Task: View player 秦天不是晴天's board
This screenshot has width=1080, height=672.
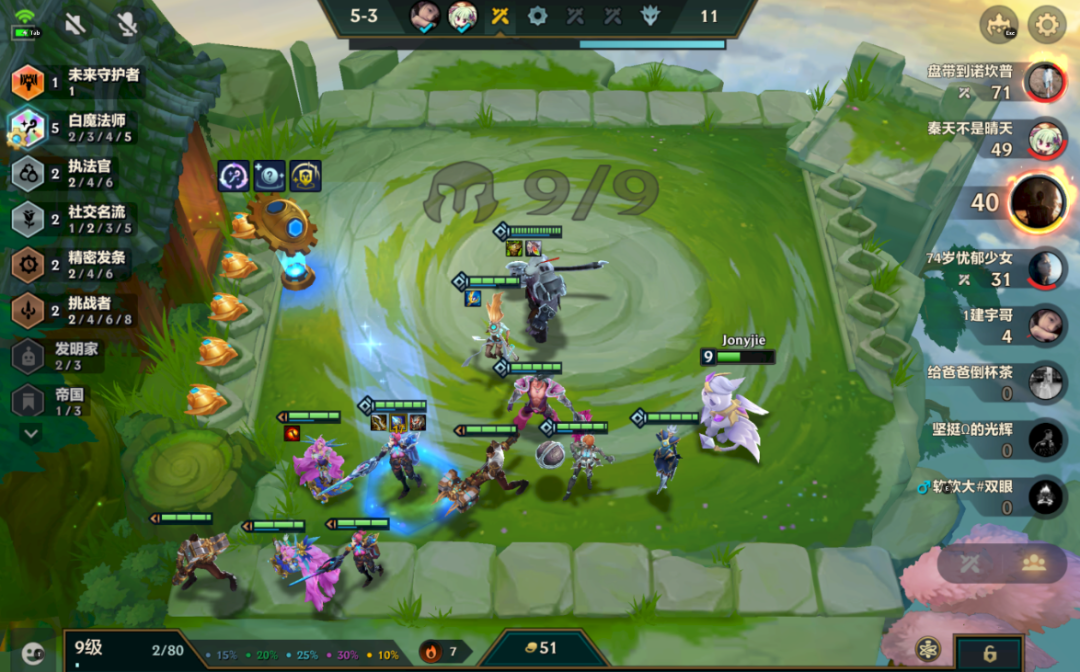Action: (1045, 138)
